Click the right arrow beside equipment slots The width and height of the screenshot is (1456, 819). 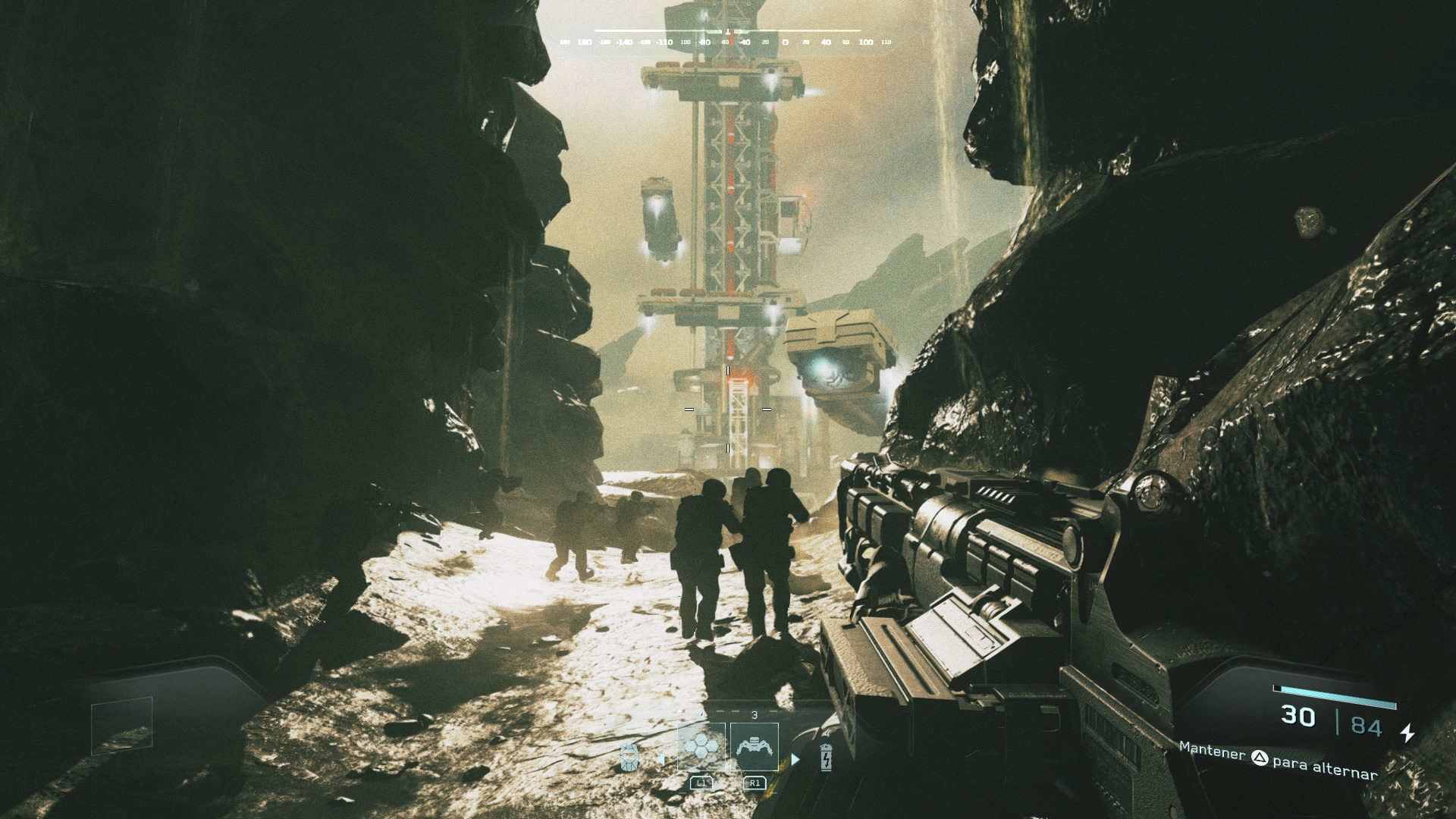tap(795, 759)
